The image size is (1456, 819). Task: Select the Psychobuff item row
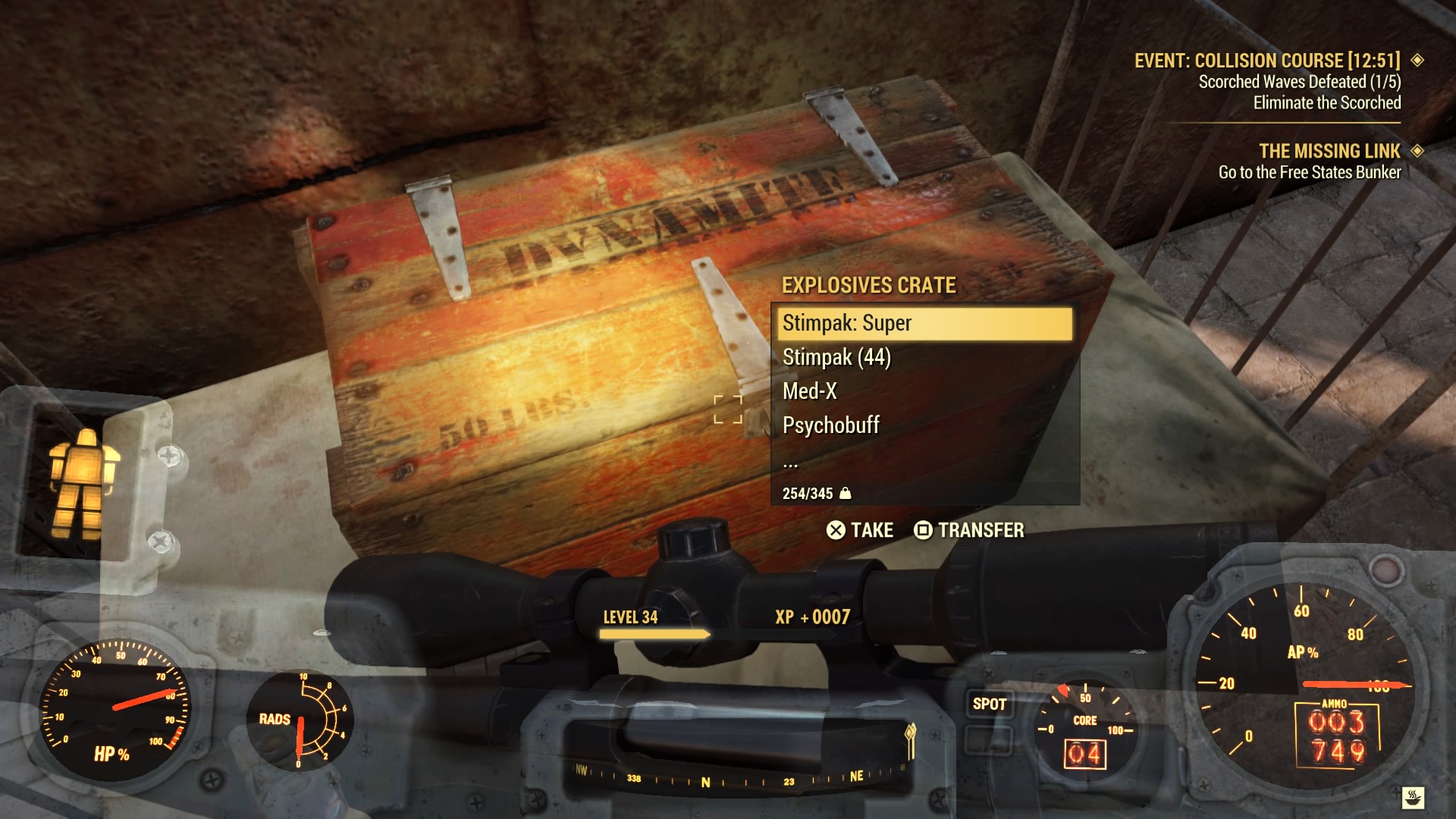click(x=924, y=425)
